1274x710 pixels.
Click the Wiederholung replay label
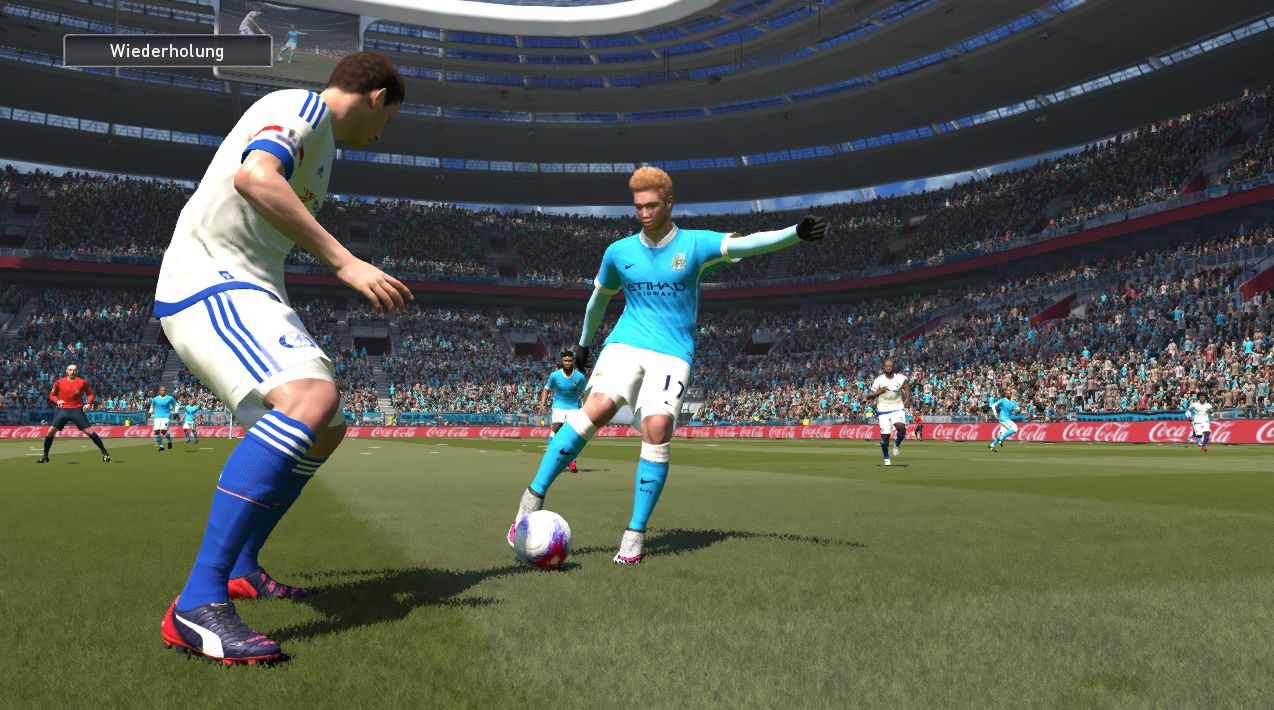click(x=167, y=51)
